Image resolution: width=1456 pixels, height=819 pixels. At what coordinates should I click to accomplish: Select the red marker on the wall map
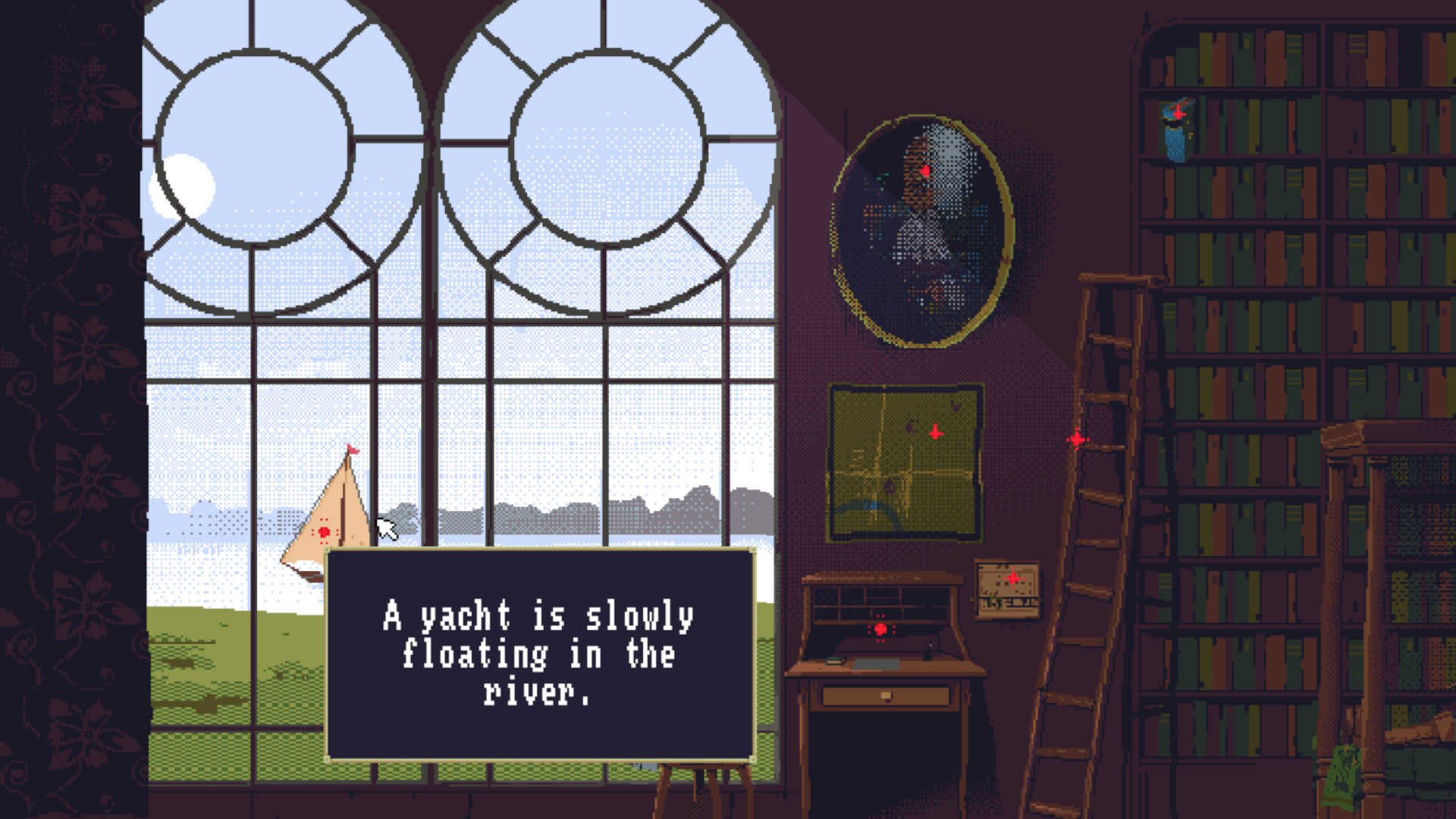pyautogui.click(x=934, y=433)
